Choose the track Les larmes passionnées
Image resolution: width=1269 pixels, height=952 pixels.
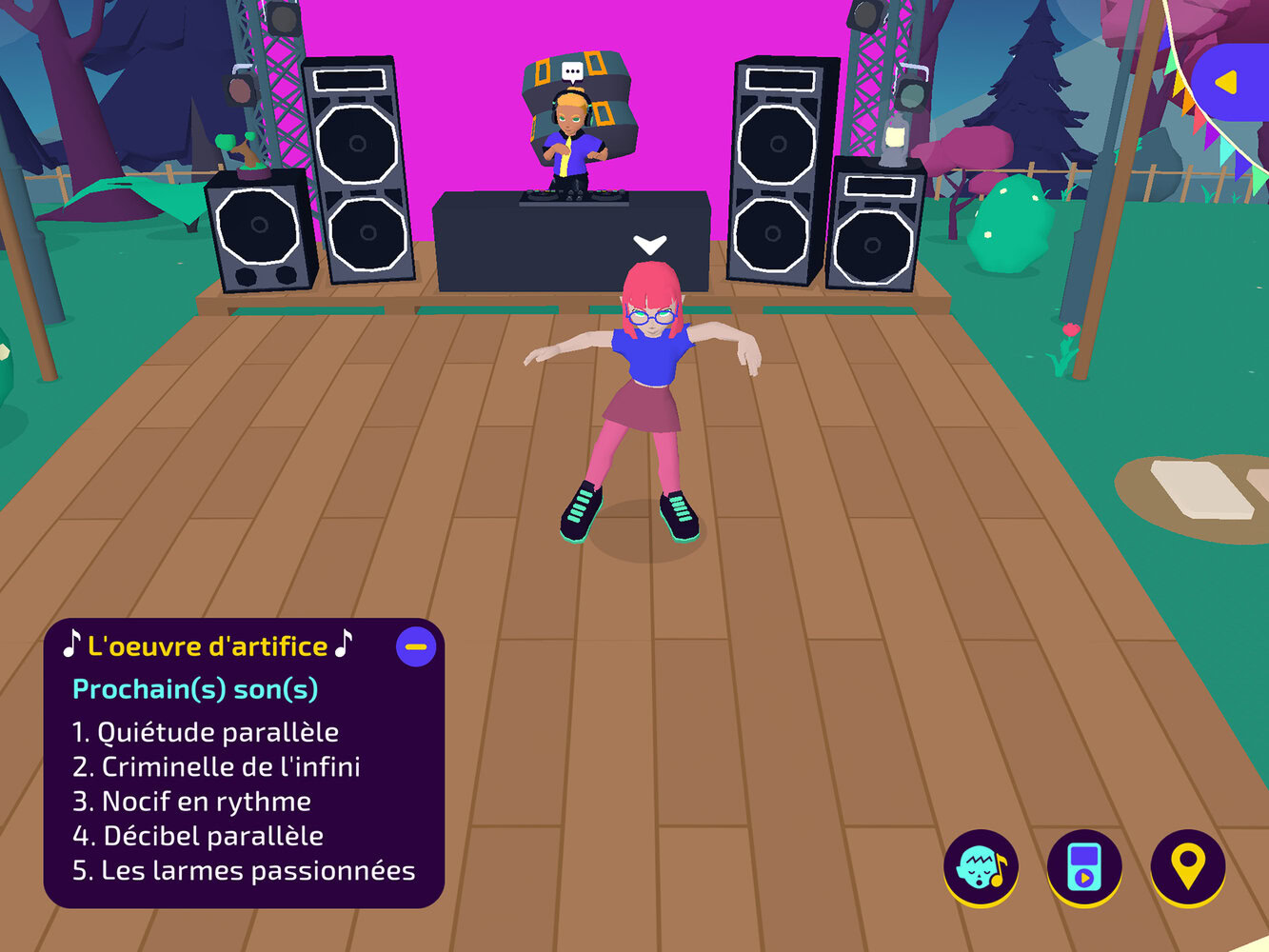click(x=244, y=871)
